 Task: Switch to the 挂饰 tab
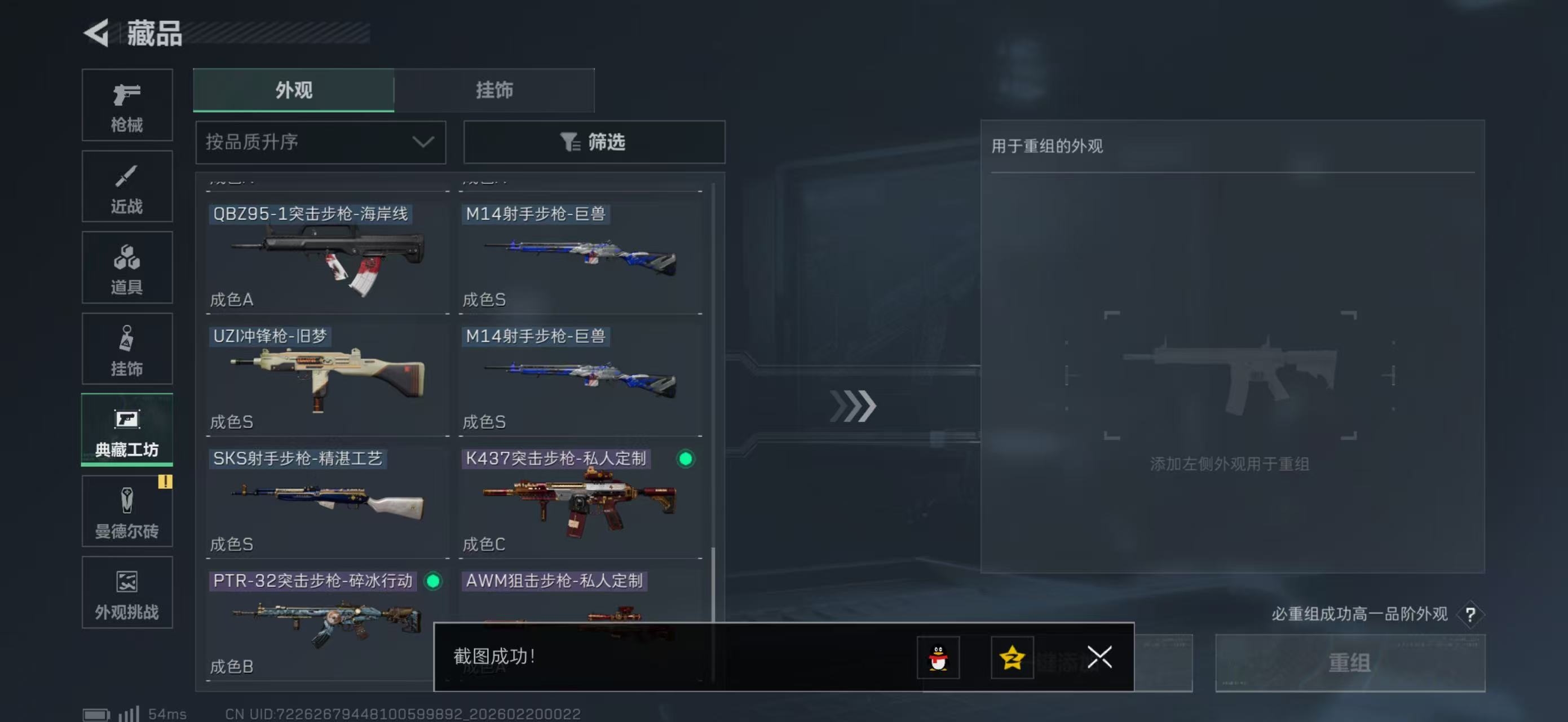494,90
